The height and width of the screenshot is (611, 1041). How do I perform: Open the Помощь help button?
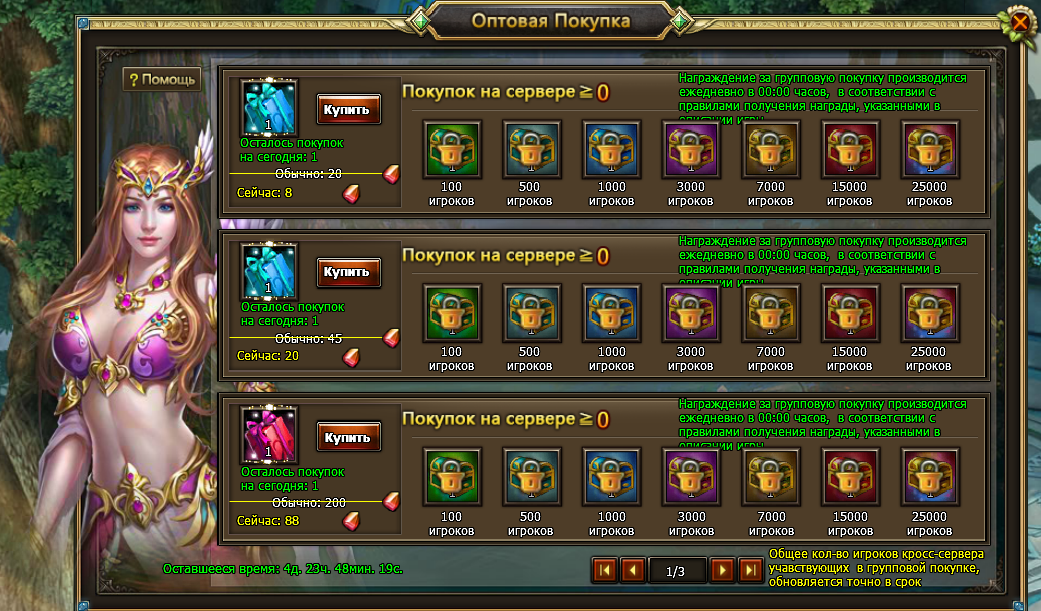click(x=162, y=79)
